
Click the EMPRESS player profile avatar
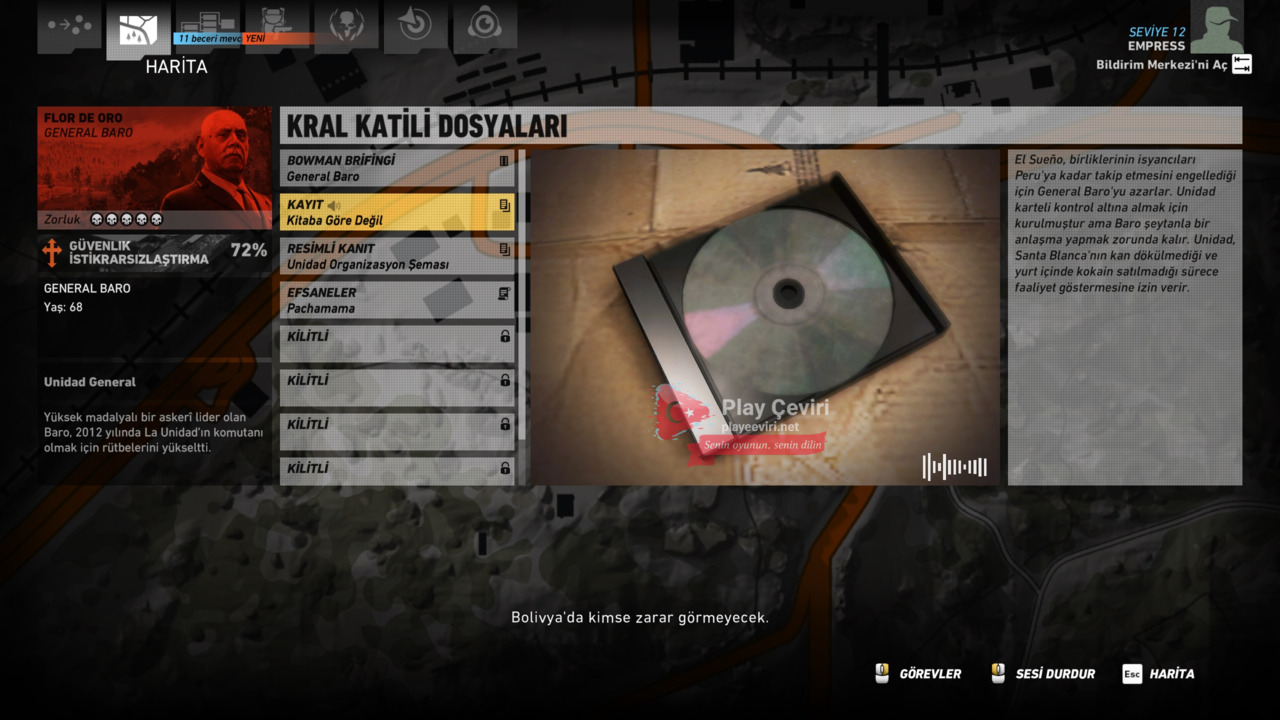tap(1216, 28)
